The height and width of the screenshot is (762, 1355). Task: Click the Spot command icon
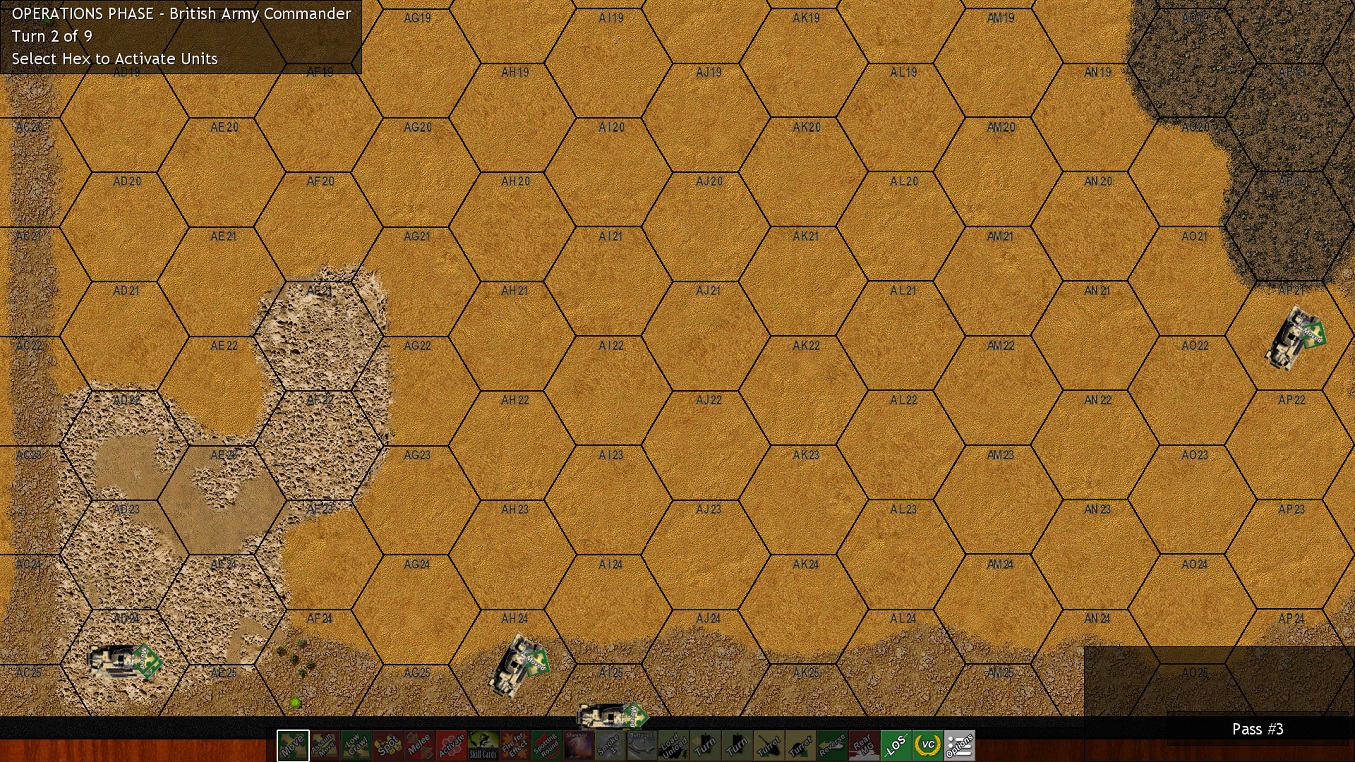click(388, 745)
